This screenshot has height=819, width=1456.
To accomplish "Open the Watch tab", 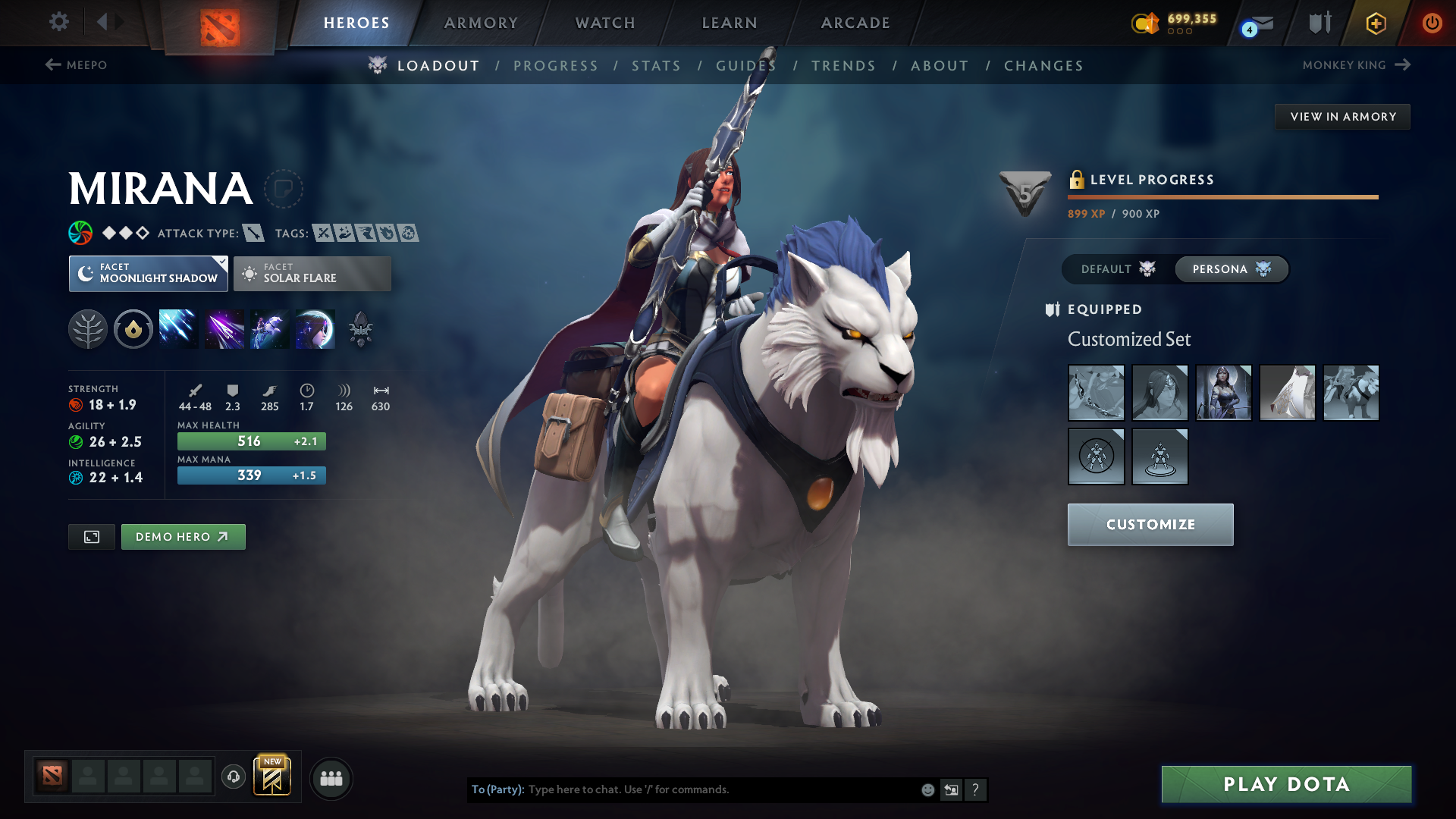I will (x=605, y=23).
